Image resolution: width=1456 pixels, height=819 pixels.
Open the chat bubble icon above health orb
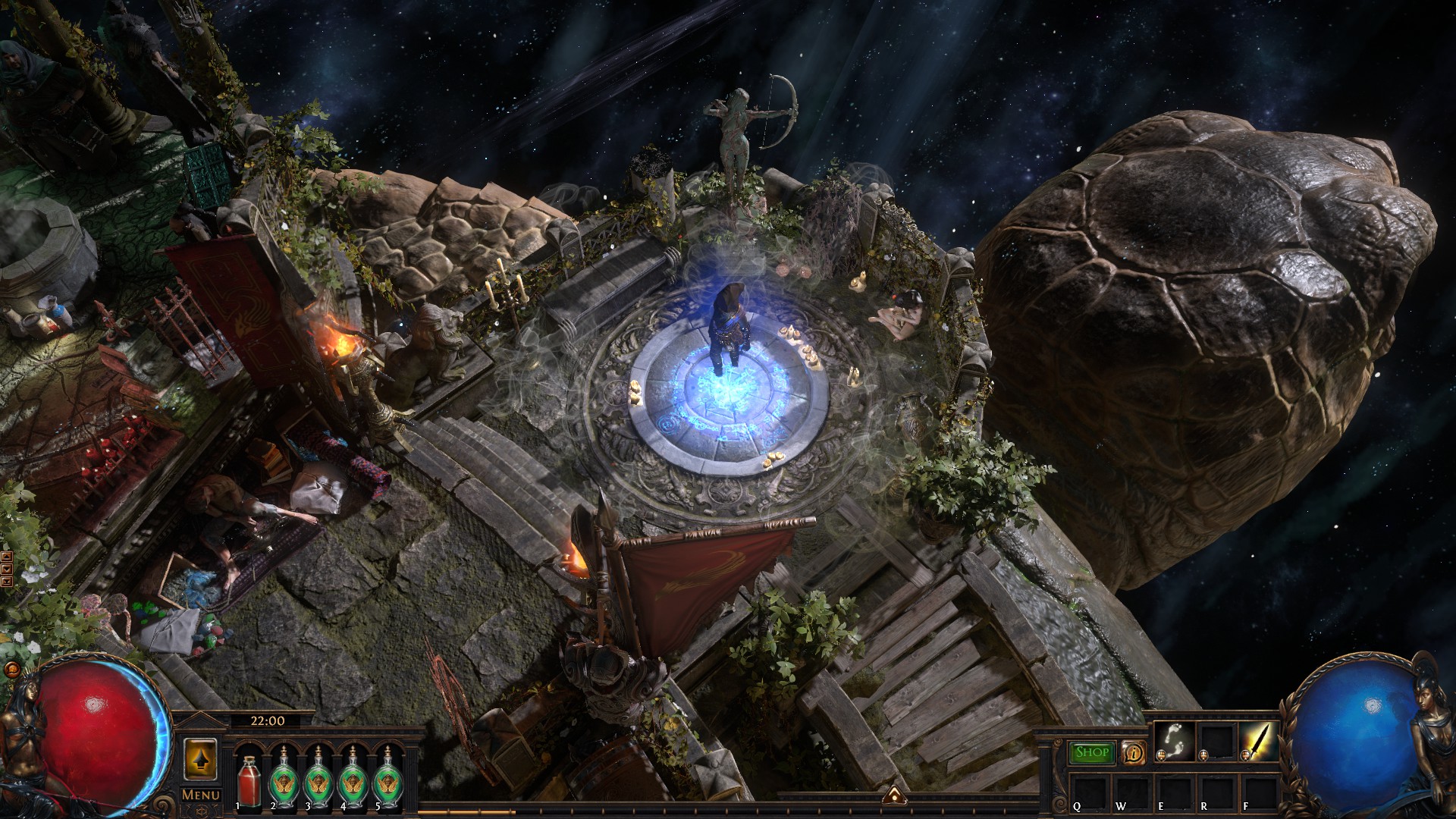(11, 670)
